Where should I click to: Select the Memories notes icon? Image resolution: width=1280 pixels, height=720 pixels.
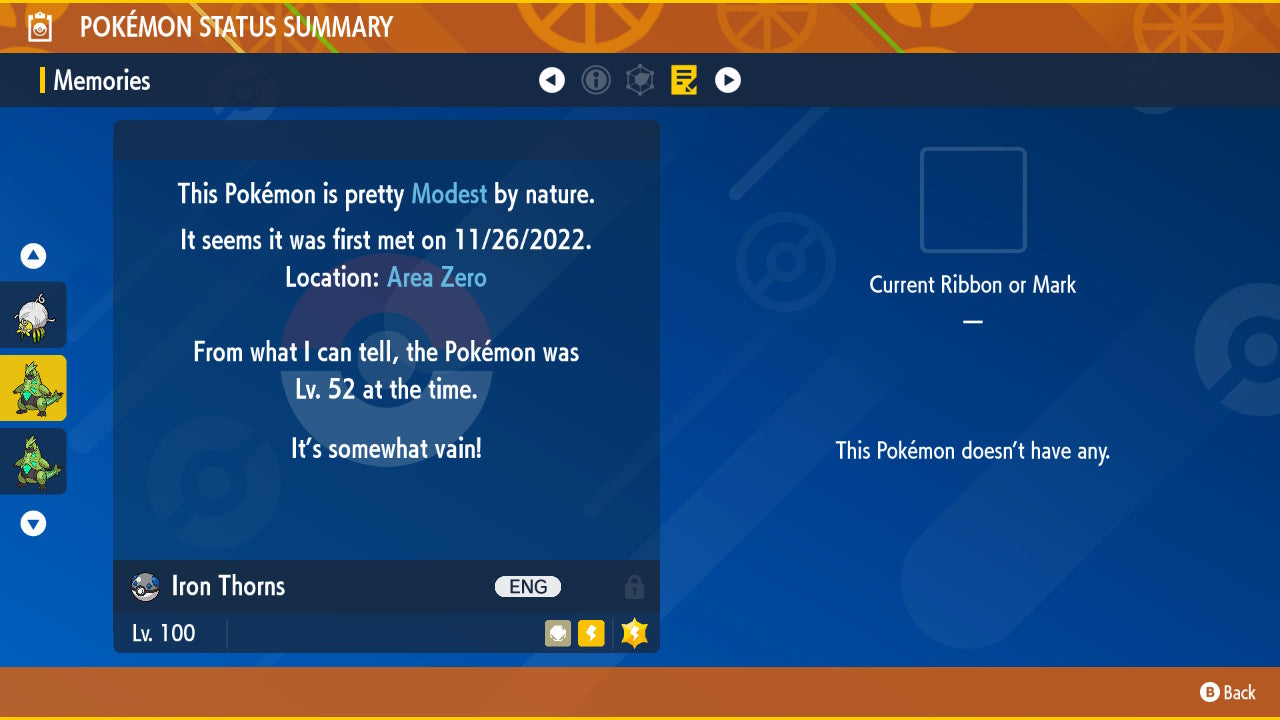pos(684,80)
